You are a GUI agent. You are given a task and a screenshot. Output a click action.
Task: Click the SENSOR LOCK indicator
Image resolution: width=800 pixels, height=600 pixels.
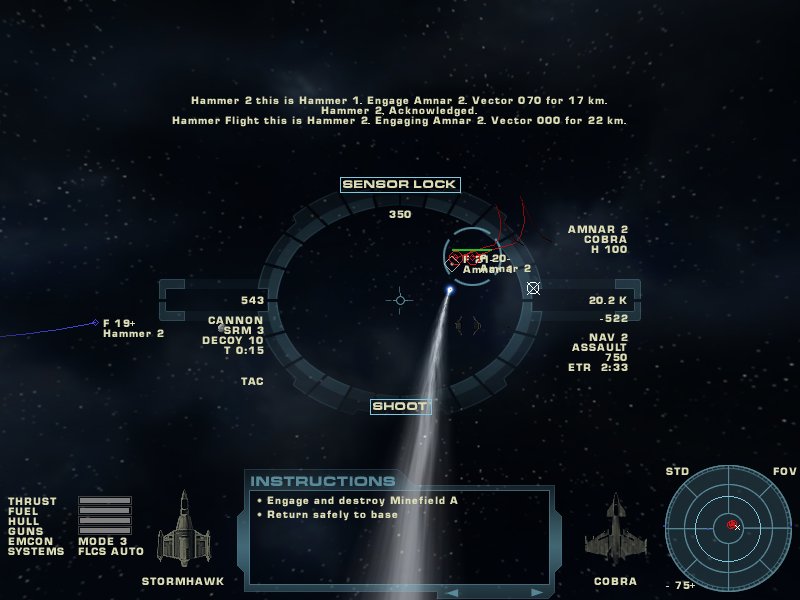pyautogui.click(x=400, y=184)
